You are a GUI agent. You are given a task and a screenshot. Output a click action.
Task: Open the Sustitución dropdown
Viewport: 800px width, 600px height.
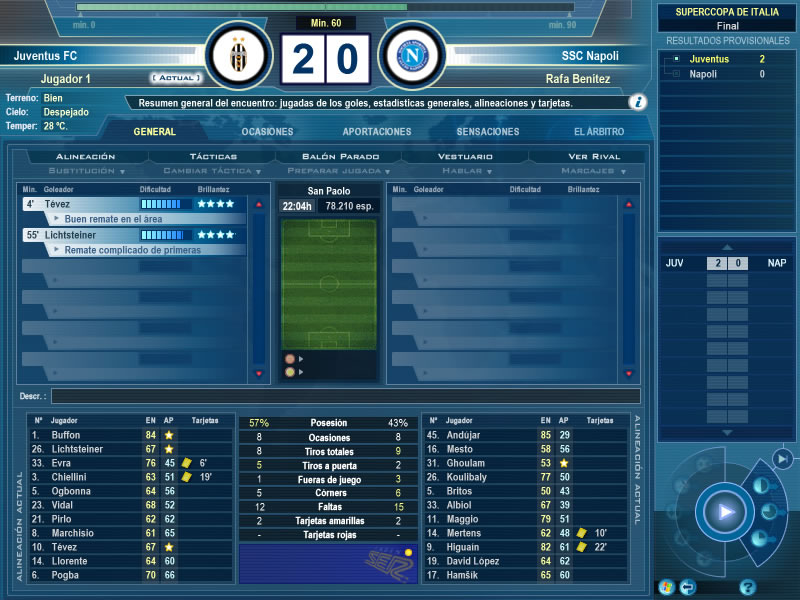(86, 171)
